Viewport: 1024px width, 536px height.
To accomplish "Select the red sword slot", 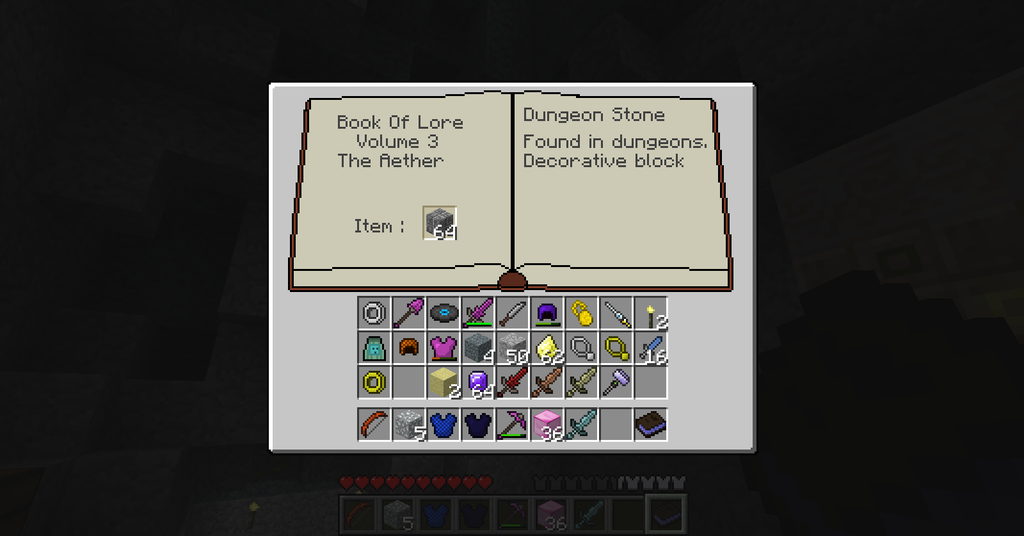I will tap(512, 382).
